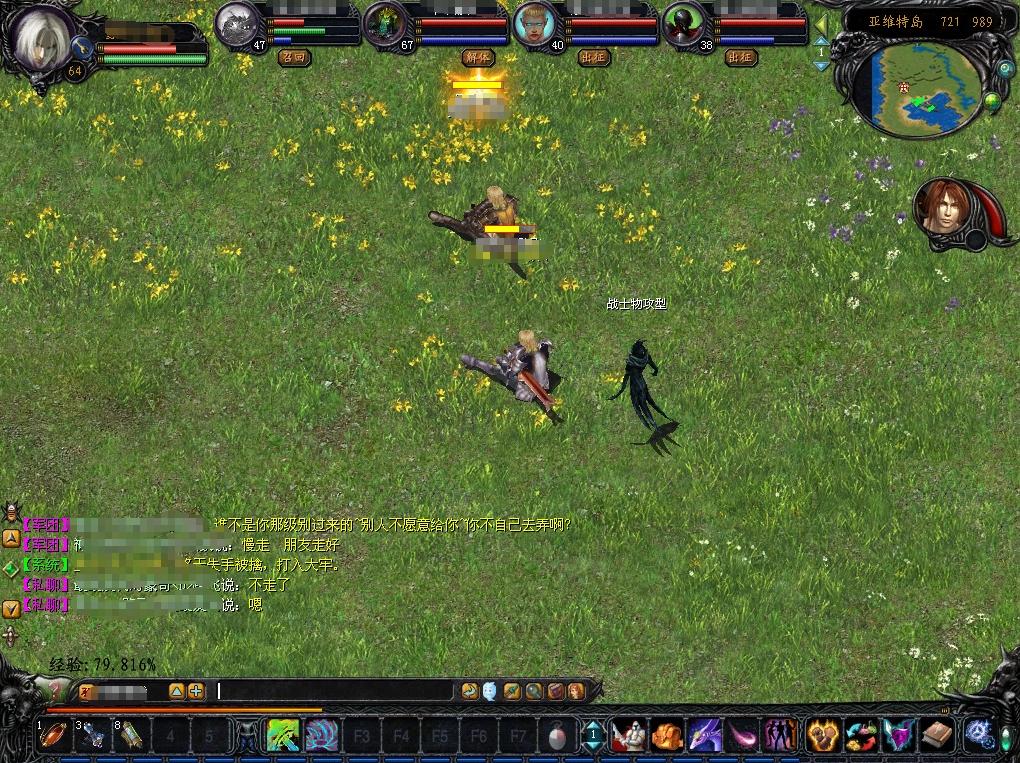The height and width of the screenshot is (763, 1020).
Task: Use the item in hotbar slot 1
Action: (53, 736)
